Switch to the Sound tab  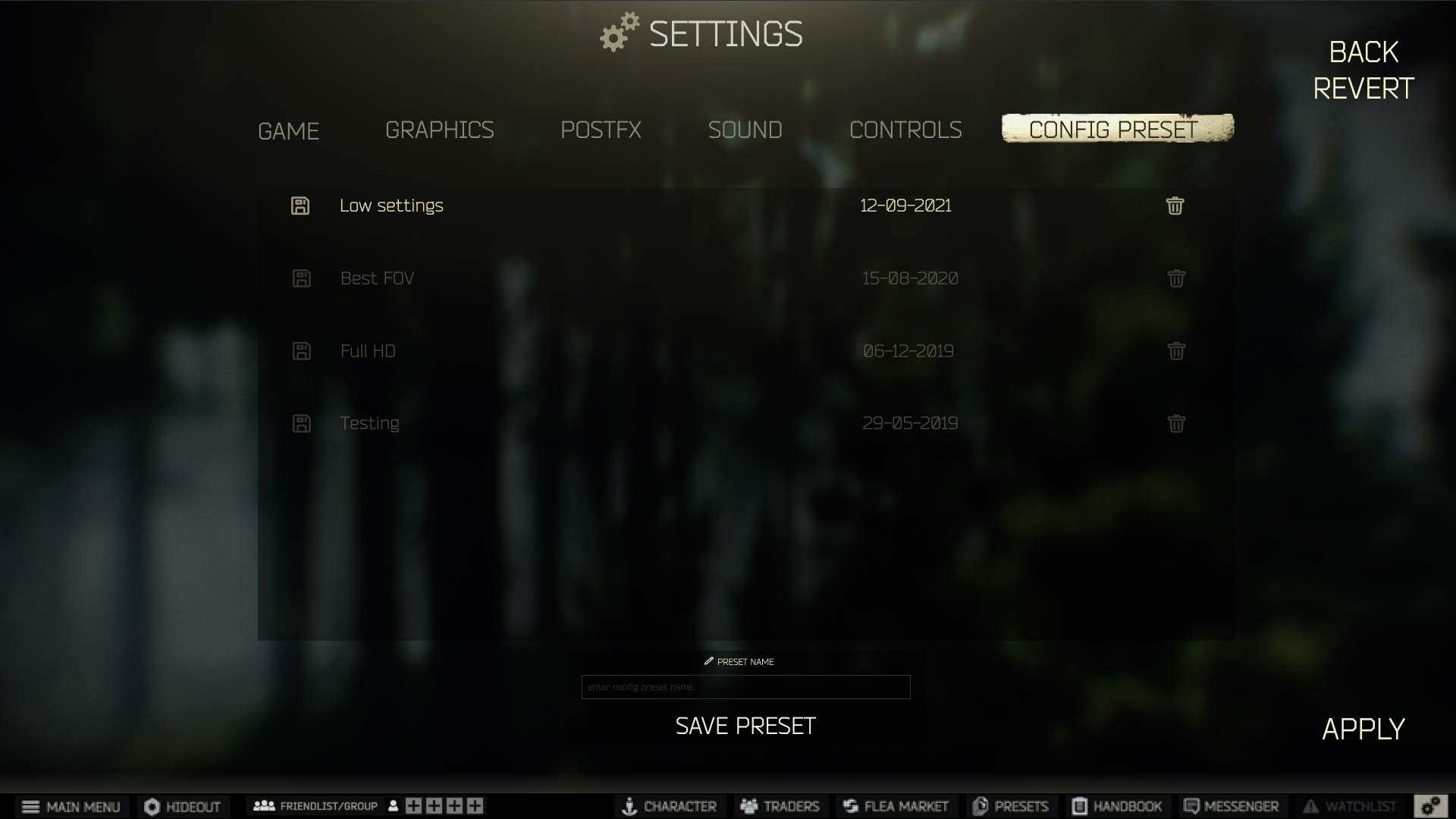coord(745,130)
